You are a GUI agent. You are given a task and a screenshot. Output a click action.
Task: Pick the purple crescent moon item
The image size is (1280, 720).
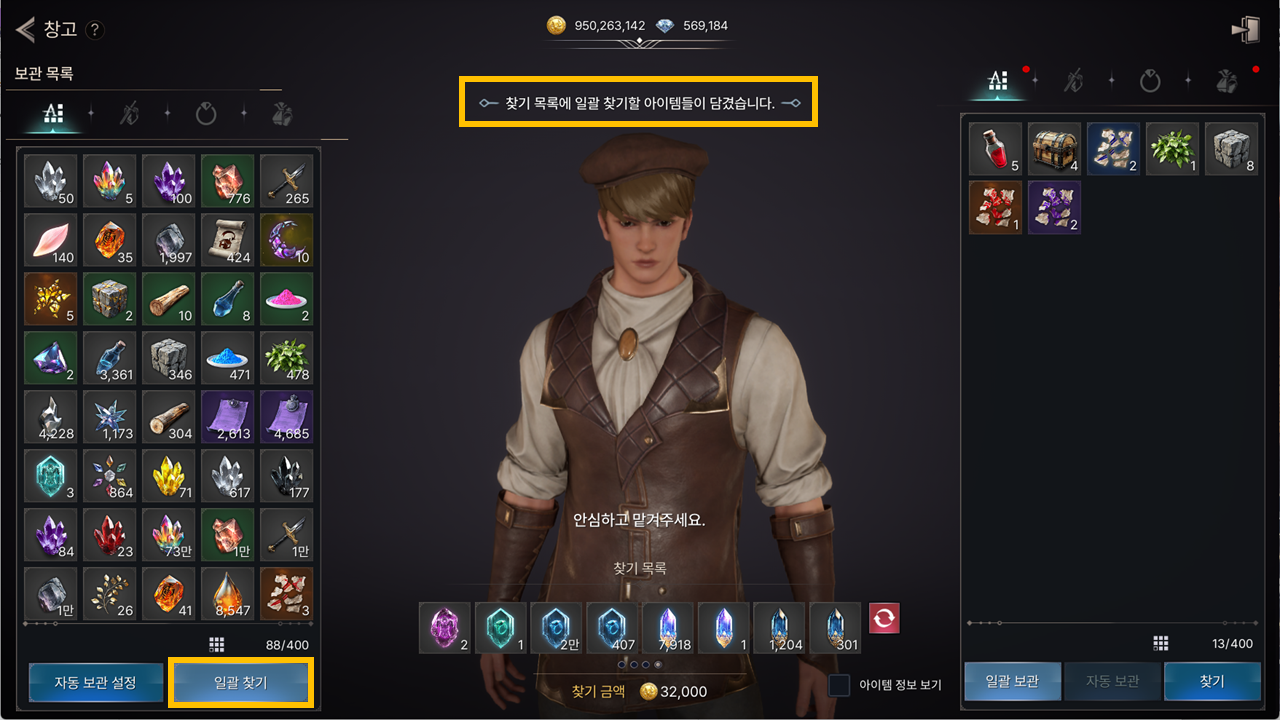click(x=286, y=239)
